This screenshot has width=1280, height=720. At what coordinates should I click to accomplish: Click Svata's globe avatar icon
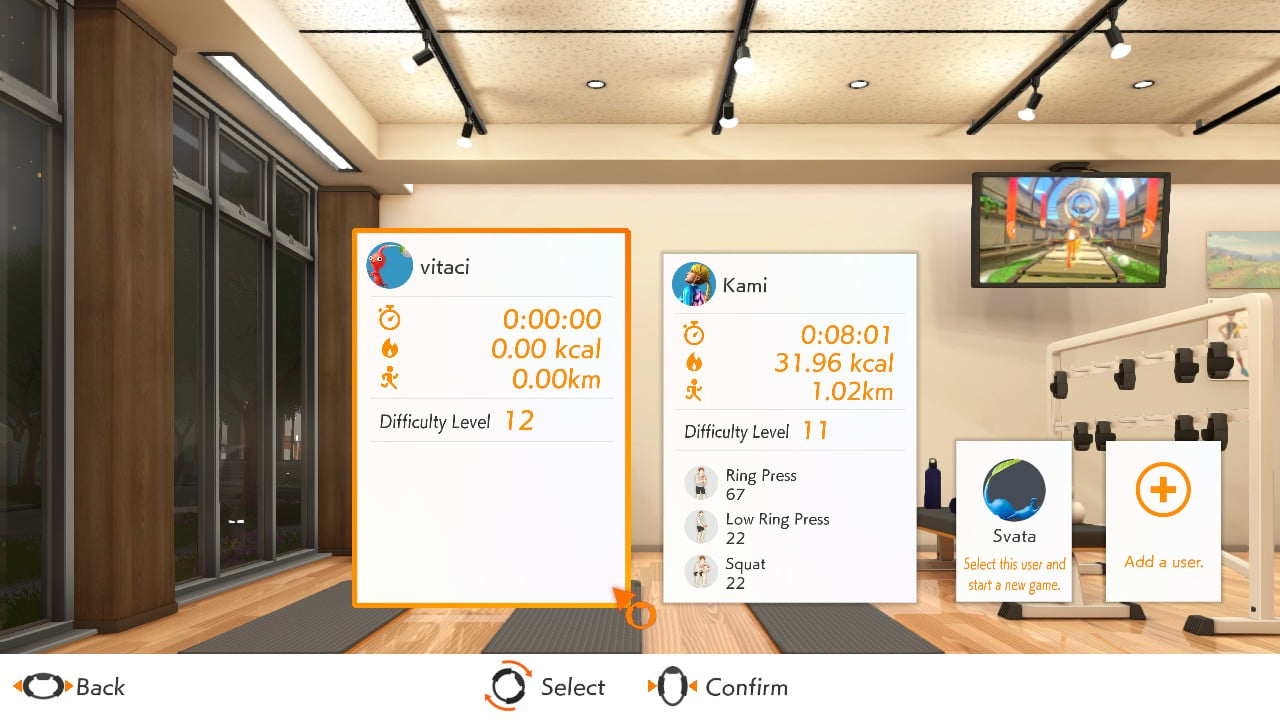pos(1013,491)
